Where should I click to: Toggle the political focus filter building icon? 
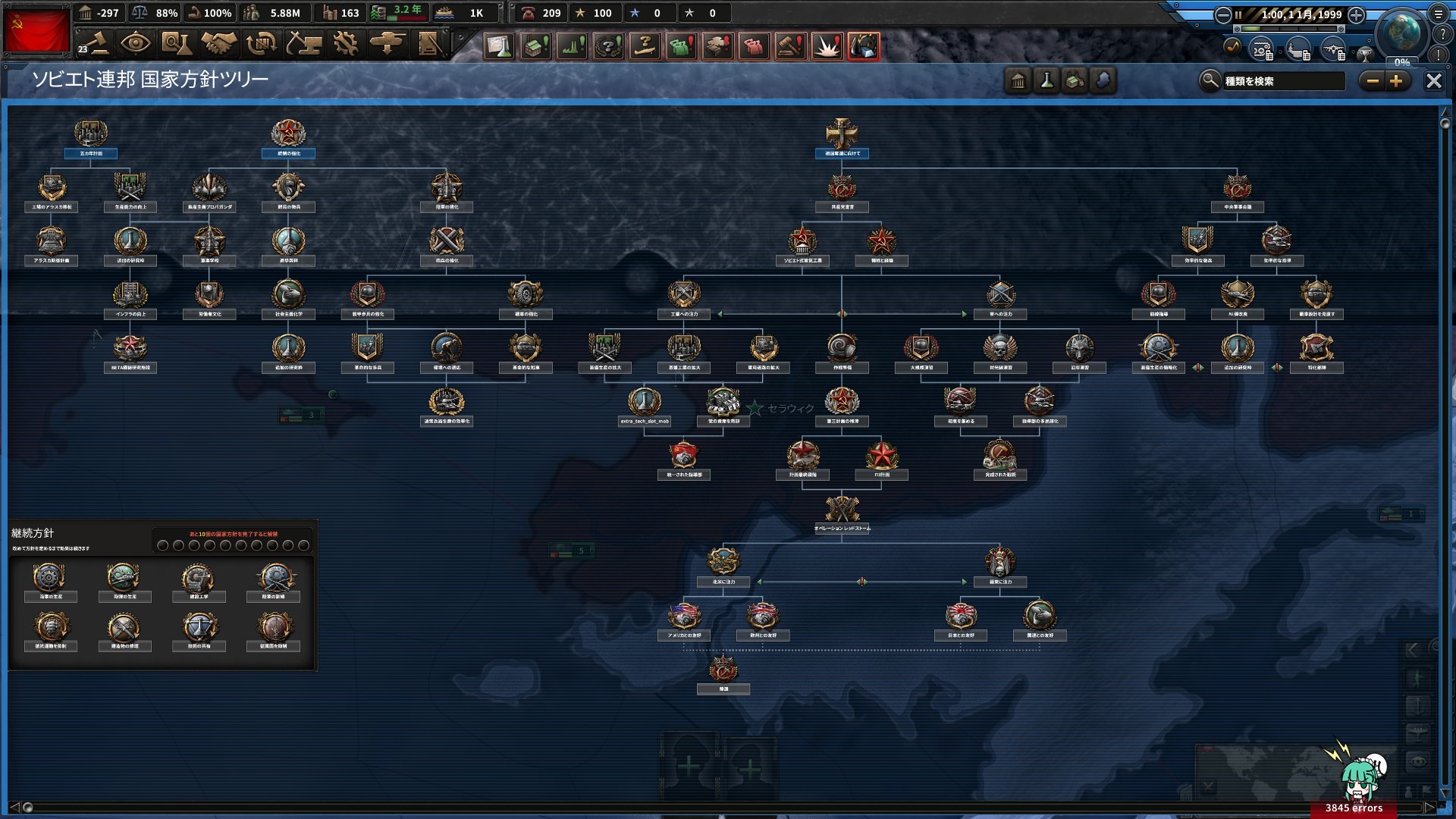pos(1017,80)
